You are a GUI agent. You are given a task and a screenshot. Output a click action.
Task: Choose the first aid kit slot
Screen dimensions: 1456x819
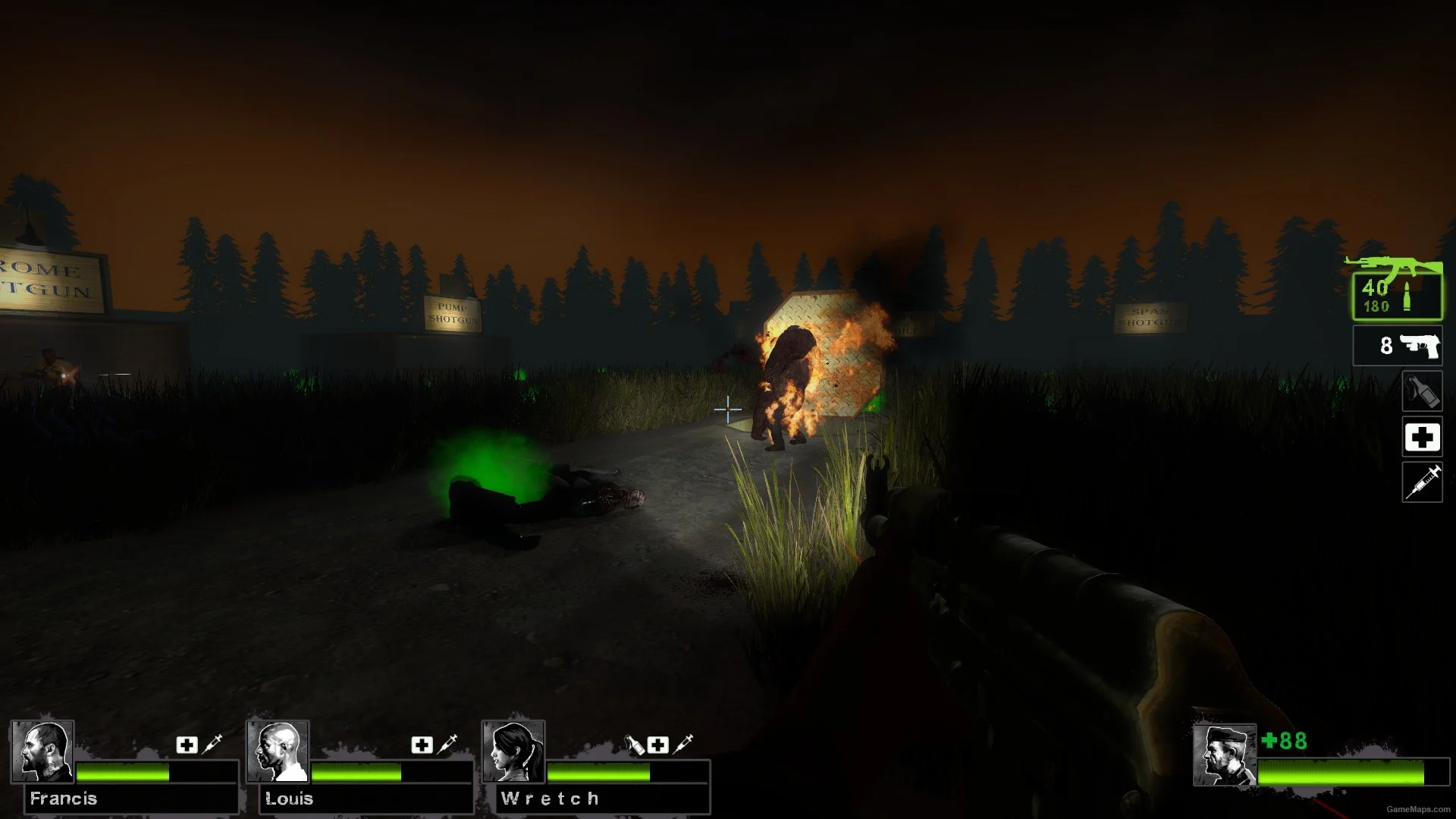(x=1422, y=438)
